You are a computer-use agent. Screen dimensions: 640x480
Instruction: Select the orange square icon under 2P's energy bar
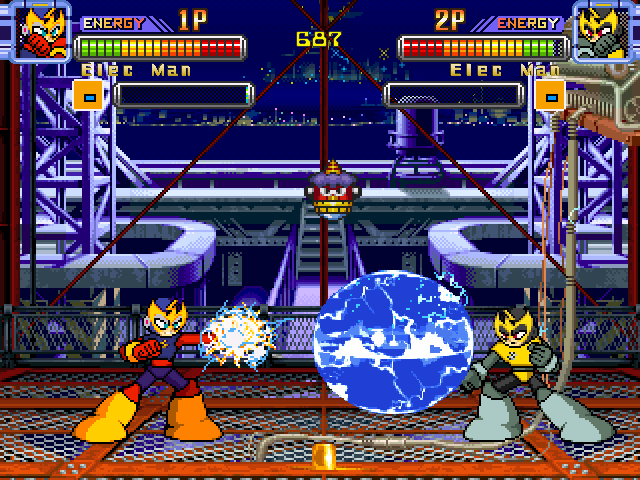click(549, 96)
